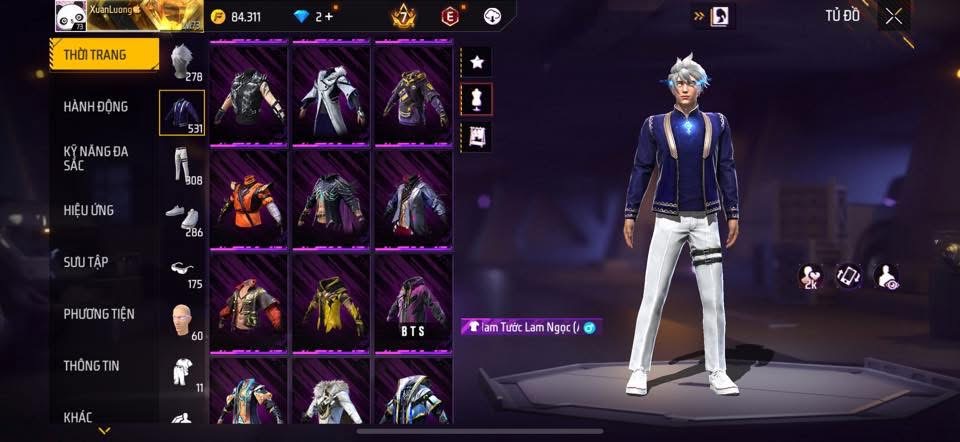The width and height of the screenshot is (960, 442).
Task: Click the star favorites filter
Action: click(x=477, y=62)
